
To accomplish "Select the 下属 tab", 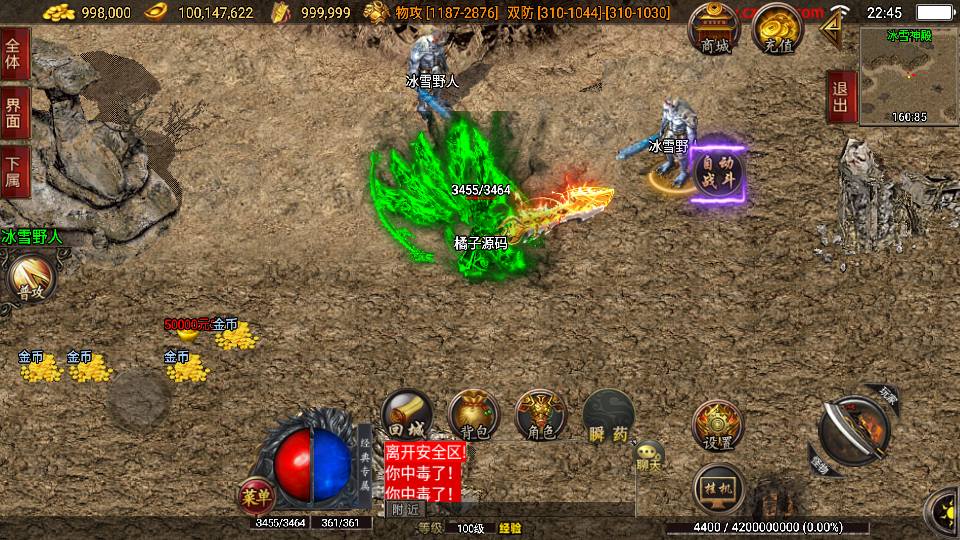I will pos(14,171).
